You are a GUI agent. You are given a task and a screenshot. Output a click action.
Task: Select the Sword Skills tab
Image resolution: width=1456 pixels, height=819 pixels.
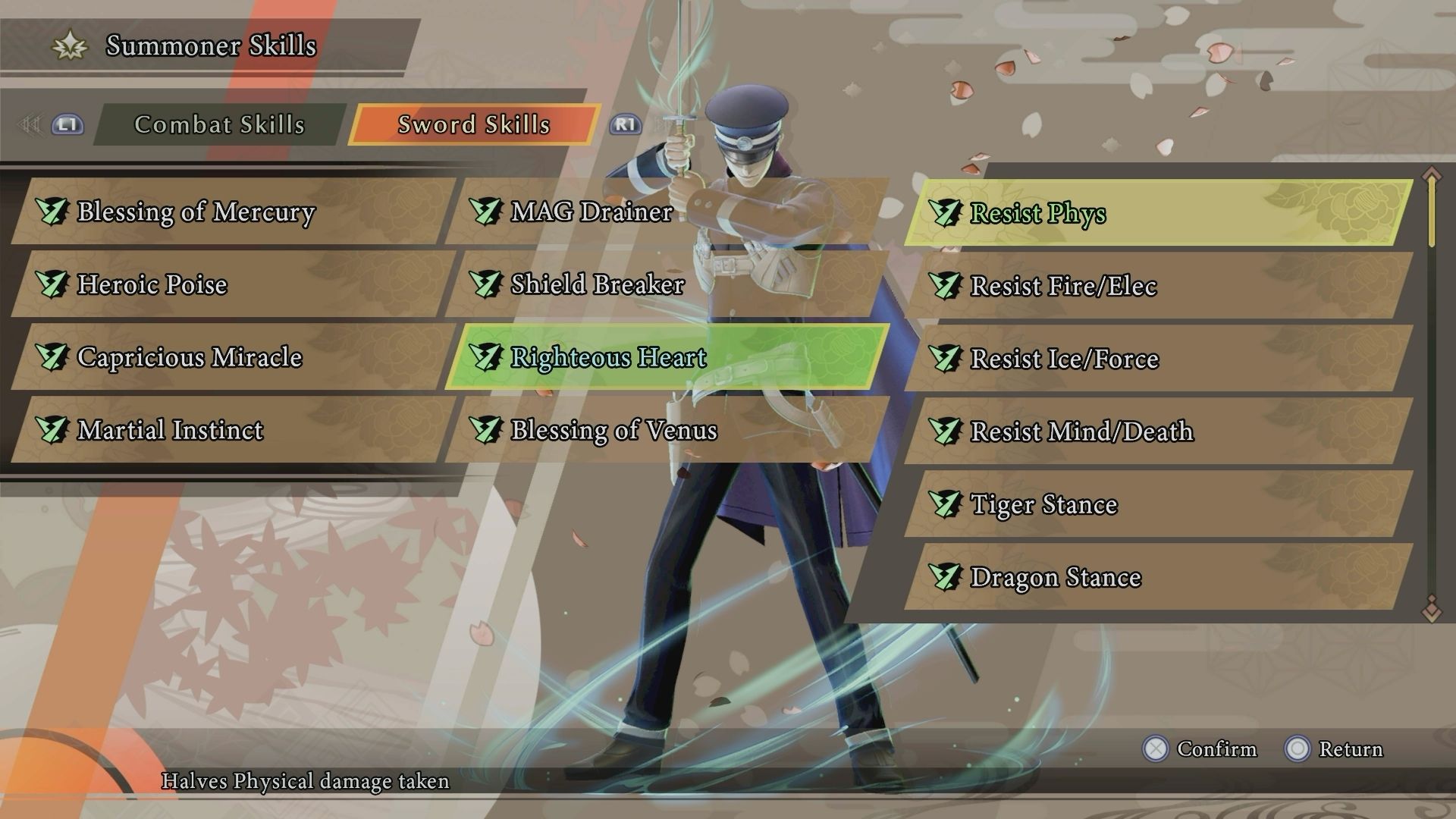click(473, 125)
